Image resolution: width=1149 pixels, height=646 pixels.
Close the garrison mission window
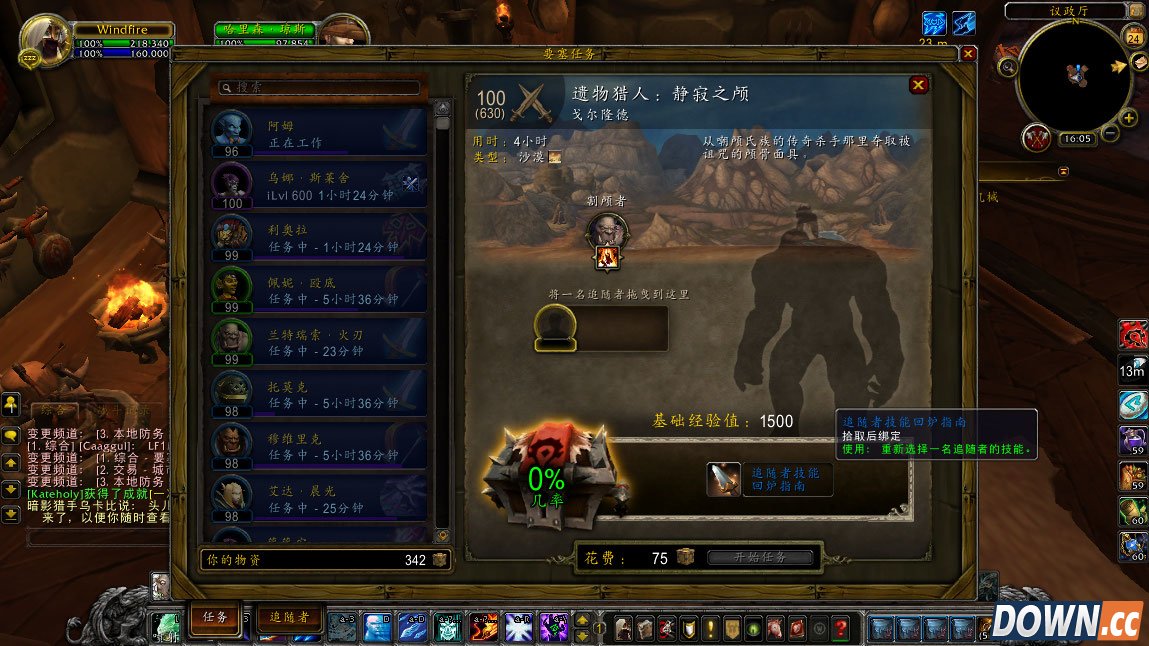967,54
